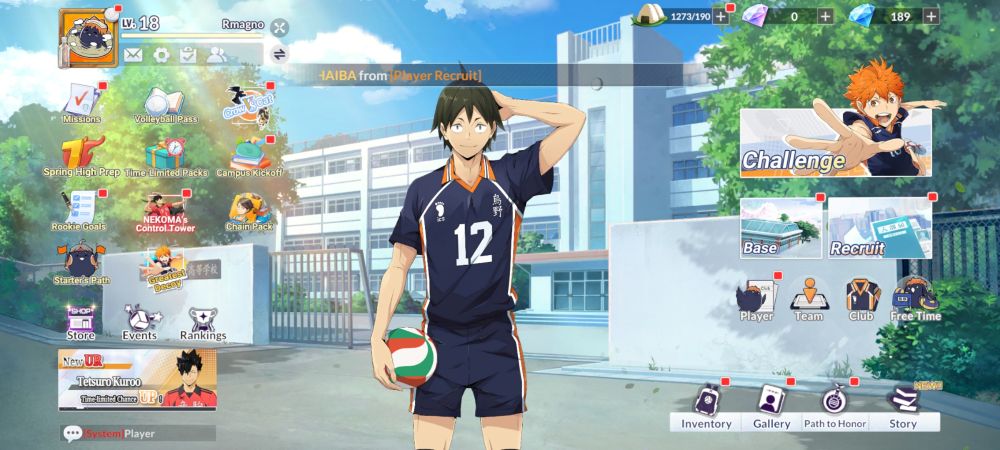Open the Inventory
The image size is (1000, 450).
click(706, 406)
